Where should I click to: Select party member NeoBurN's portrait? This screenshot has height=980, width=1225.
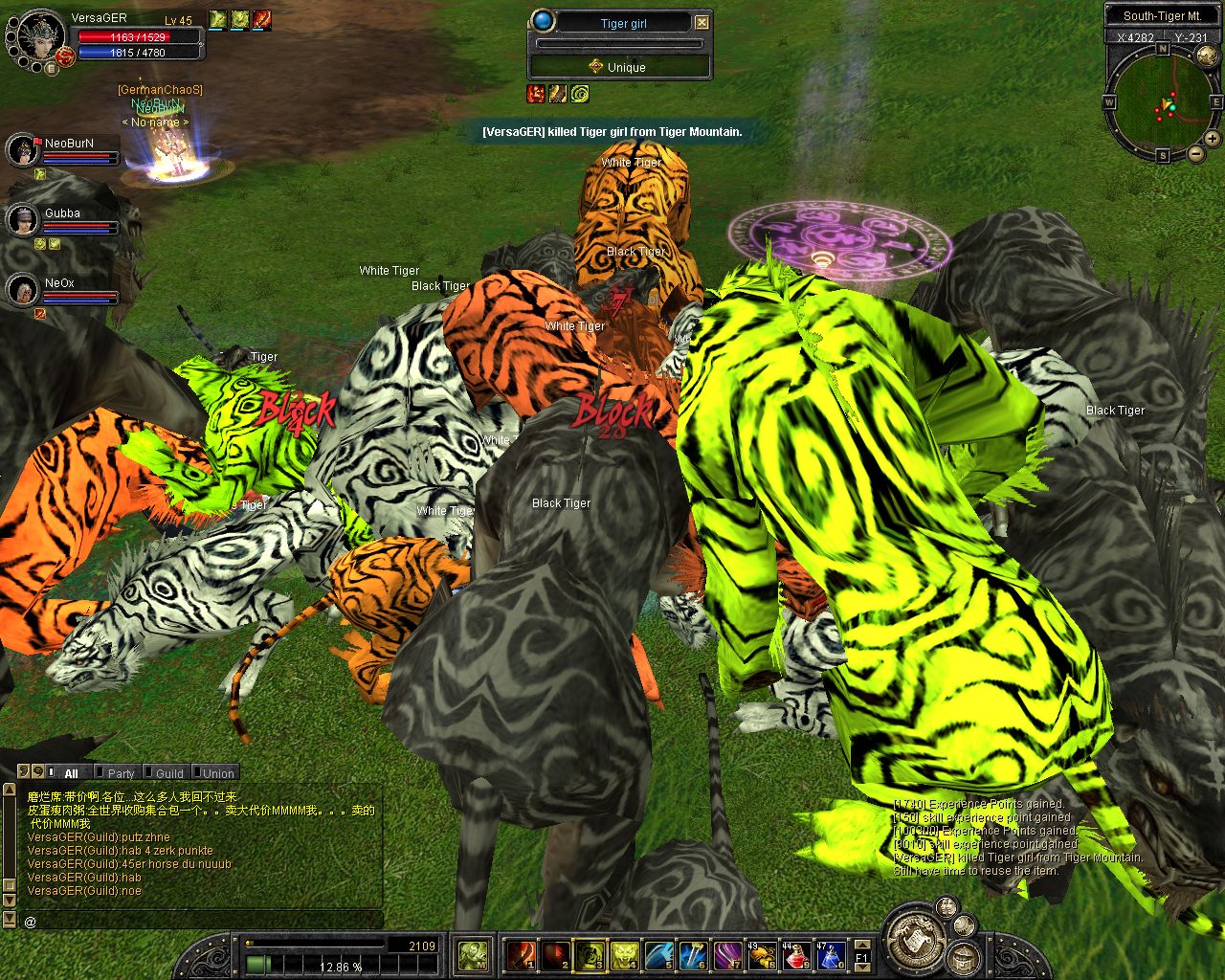22,150
